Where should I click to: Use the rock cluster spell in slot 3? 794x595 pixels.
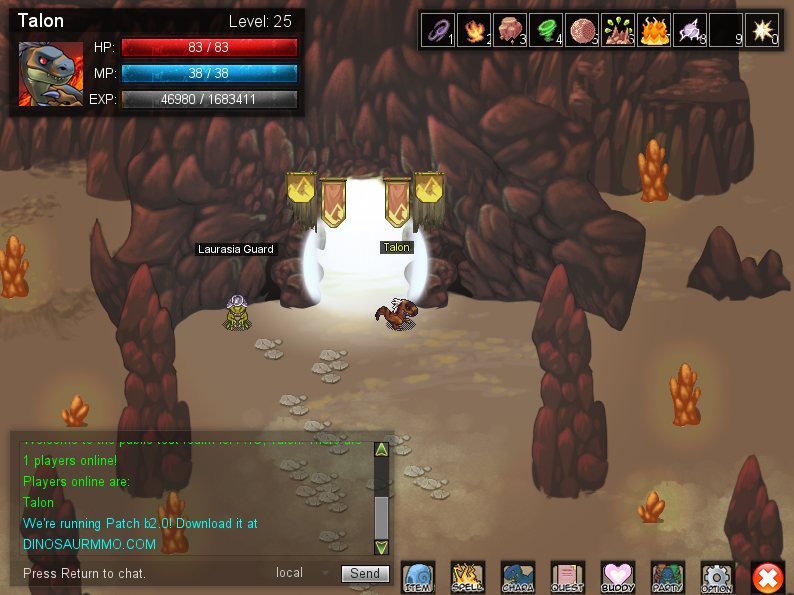click(510, 31)
